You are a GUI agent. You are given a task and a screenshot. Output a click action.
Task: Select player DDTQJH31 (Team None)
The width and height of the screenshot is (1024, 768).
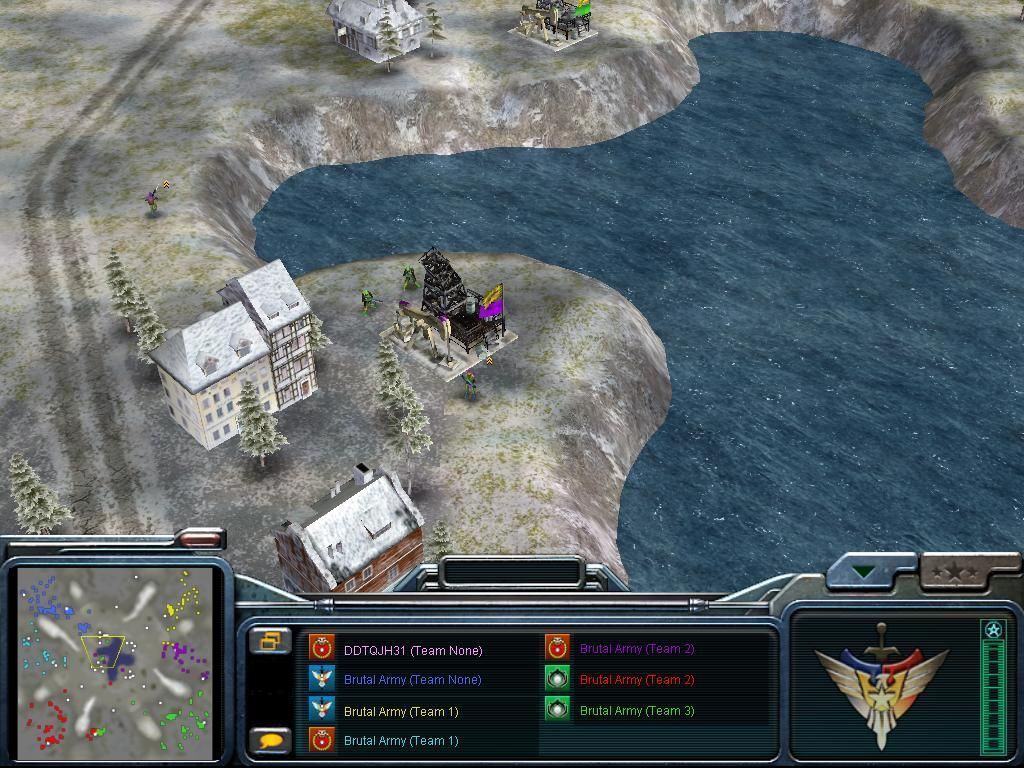click(412, 650)
